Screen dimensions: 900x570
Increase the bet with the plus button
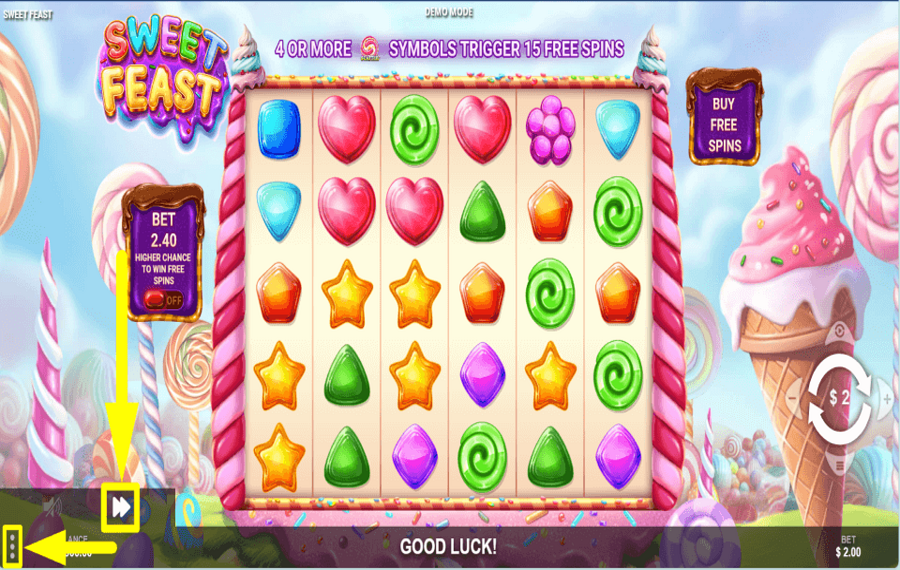tap(887, 399)
